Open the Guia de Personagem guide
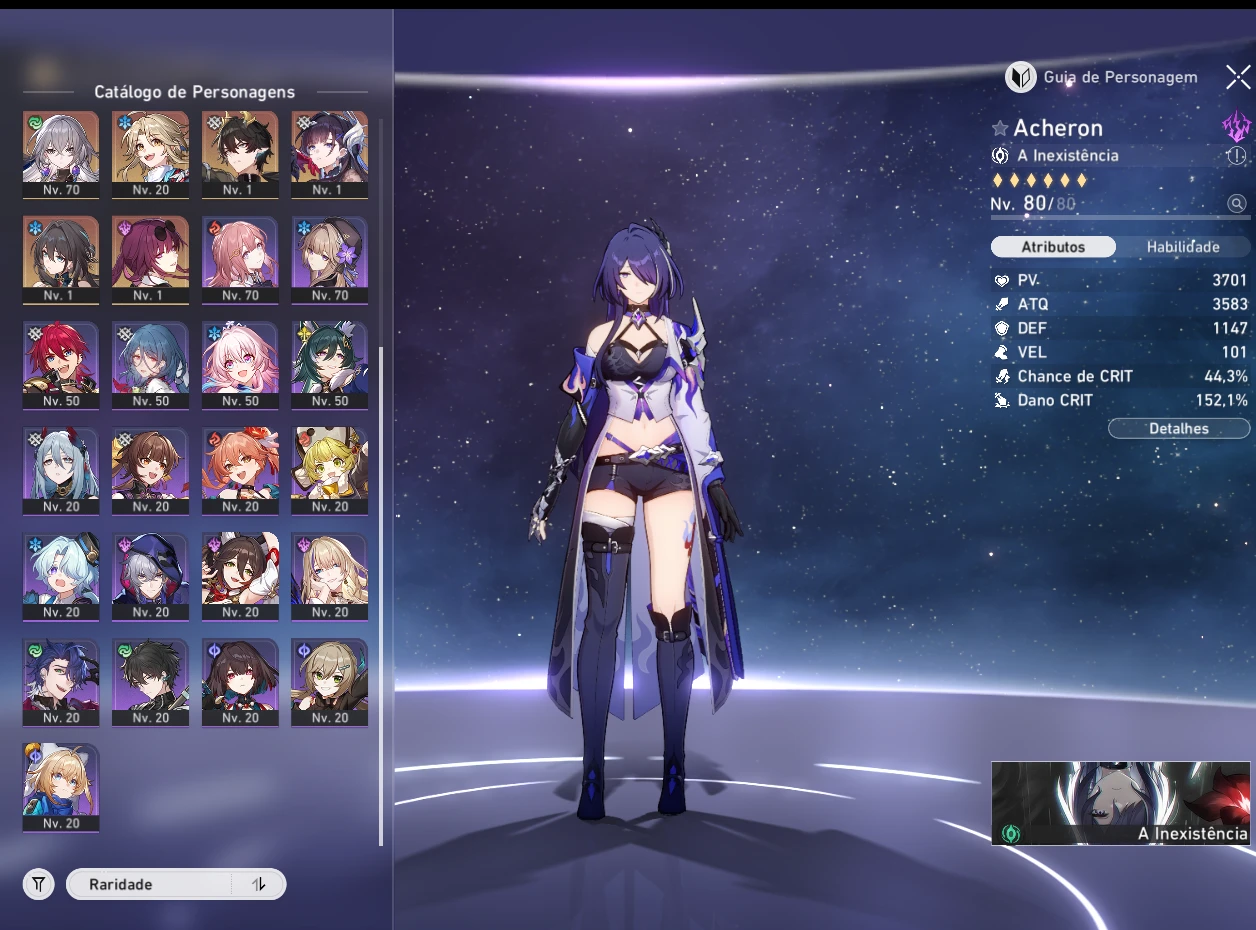This screenshot has width=1256, height=930. tap(1101, 77)
